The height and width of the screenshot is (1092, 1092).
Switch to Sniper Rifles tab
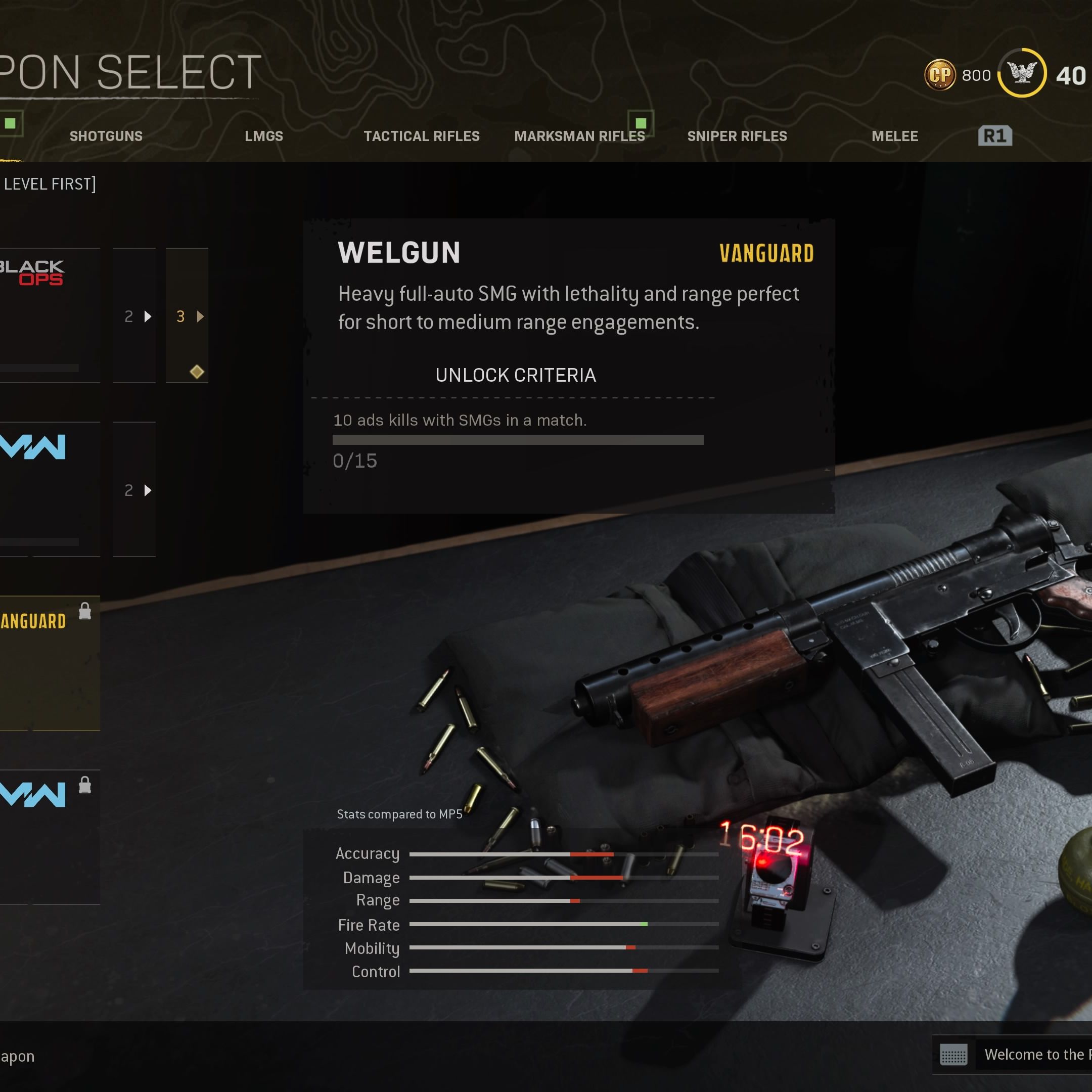click(x=737, y=136)
